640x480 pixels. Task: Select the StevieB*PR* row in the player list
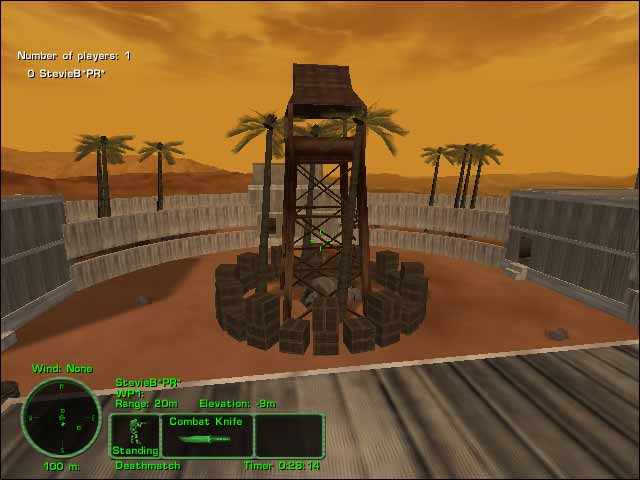tap(66, 73)
